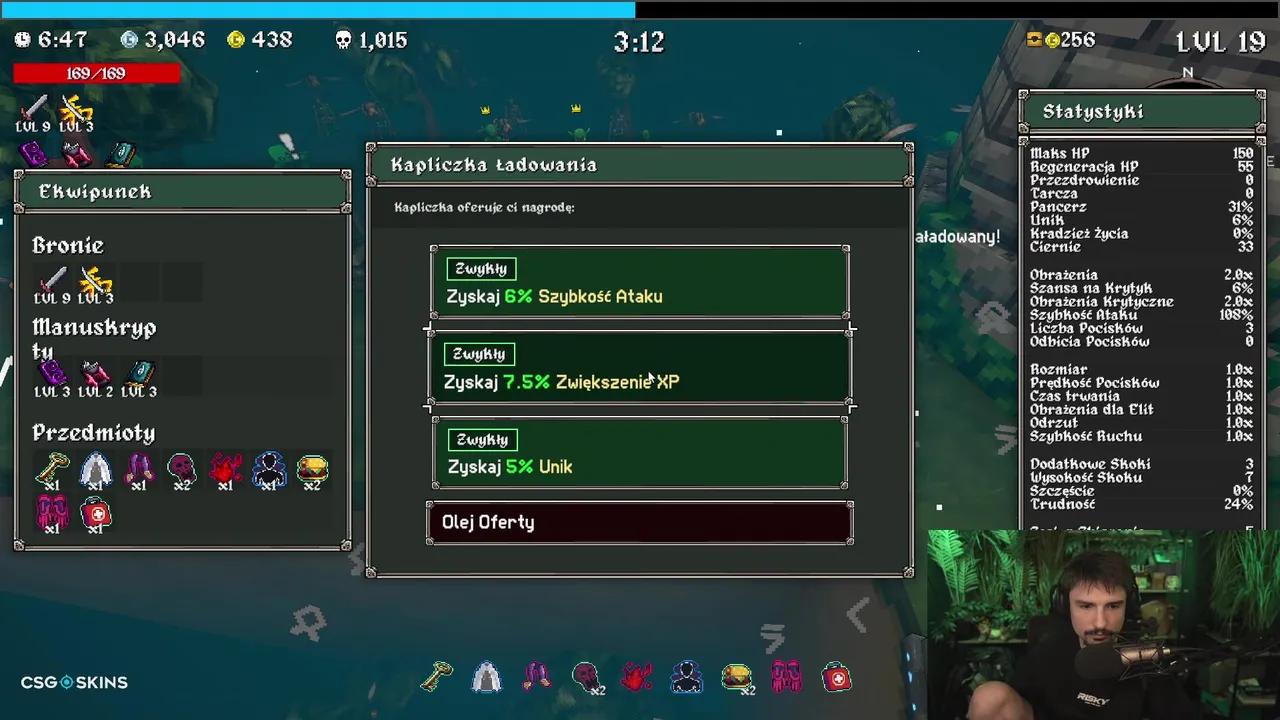Select the LVL 9 sword under Bronie
The height and width of the screenshot is (720, 1280).
(x=52, y=279)
